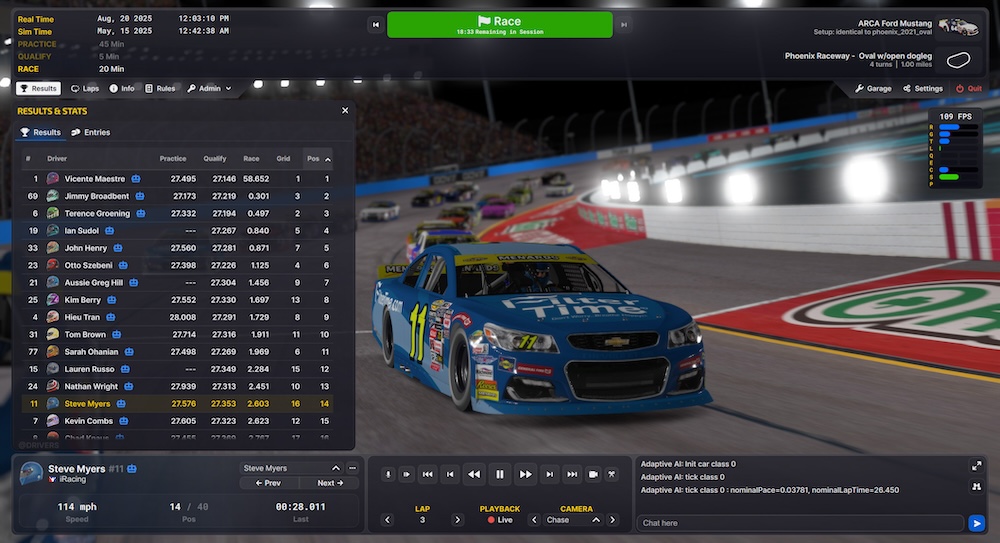Go to previous driver with Prev button
Image resolution: width=1000 pixels, height=543 pixels.
pos(267,483)
